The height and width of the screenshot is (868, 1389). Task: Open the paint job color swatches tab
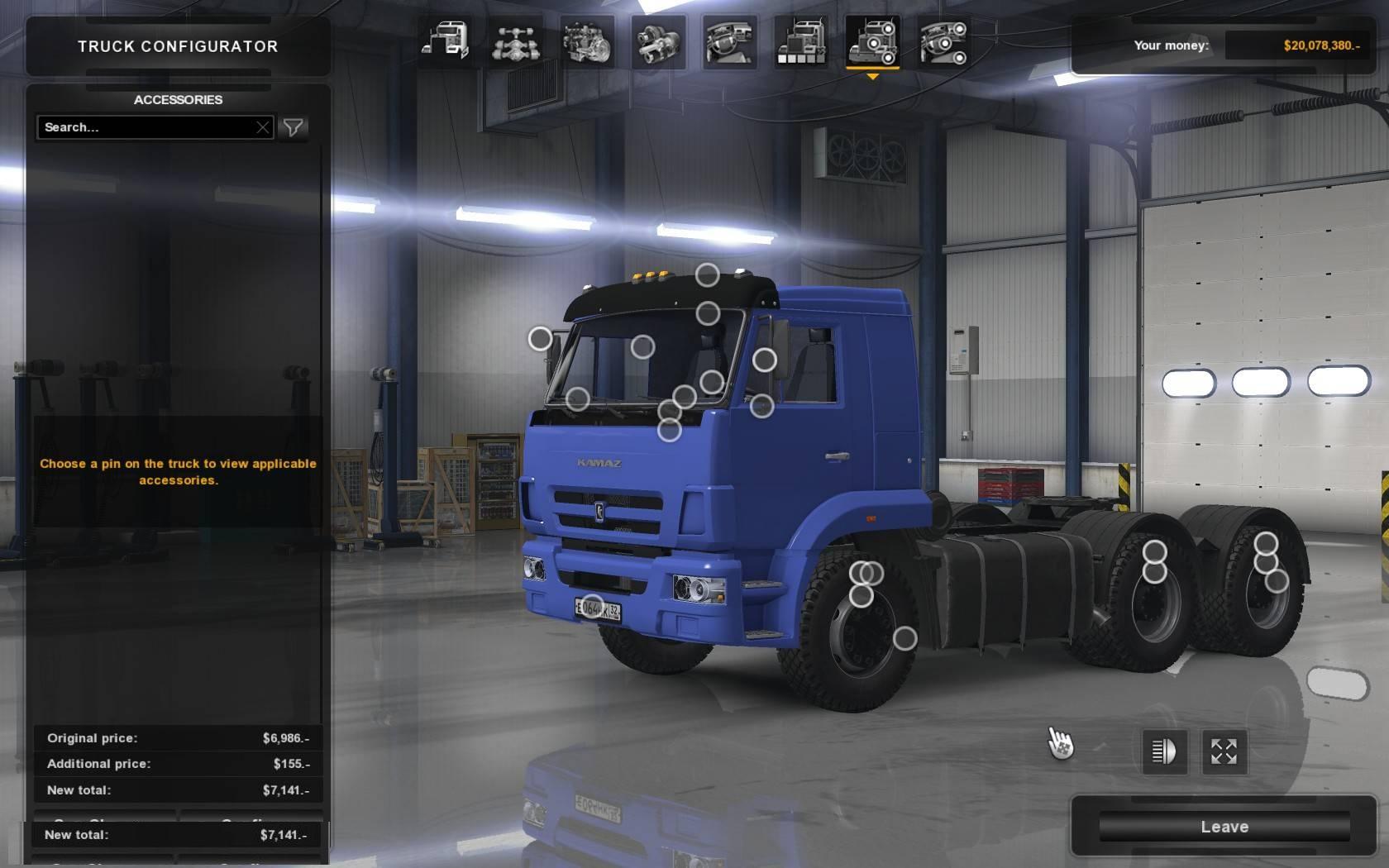(800, 42)
